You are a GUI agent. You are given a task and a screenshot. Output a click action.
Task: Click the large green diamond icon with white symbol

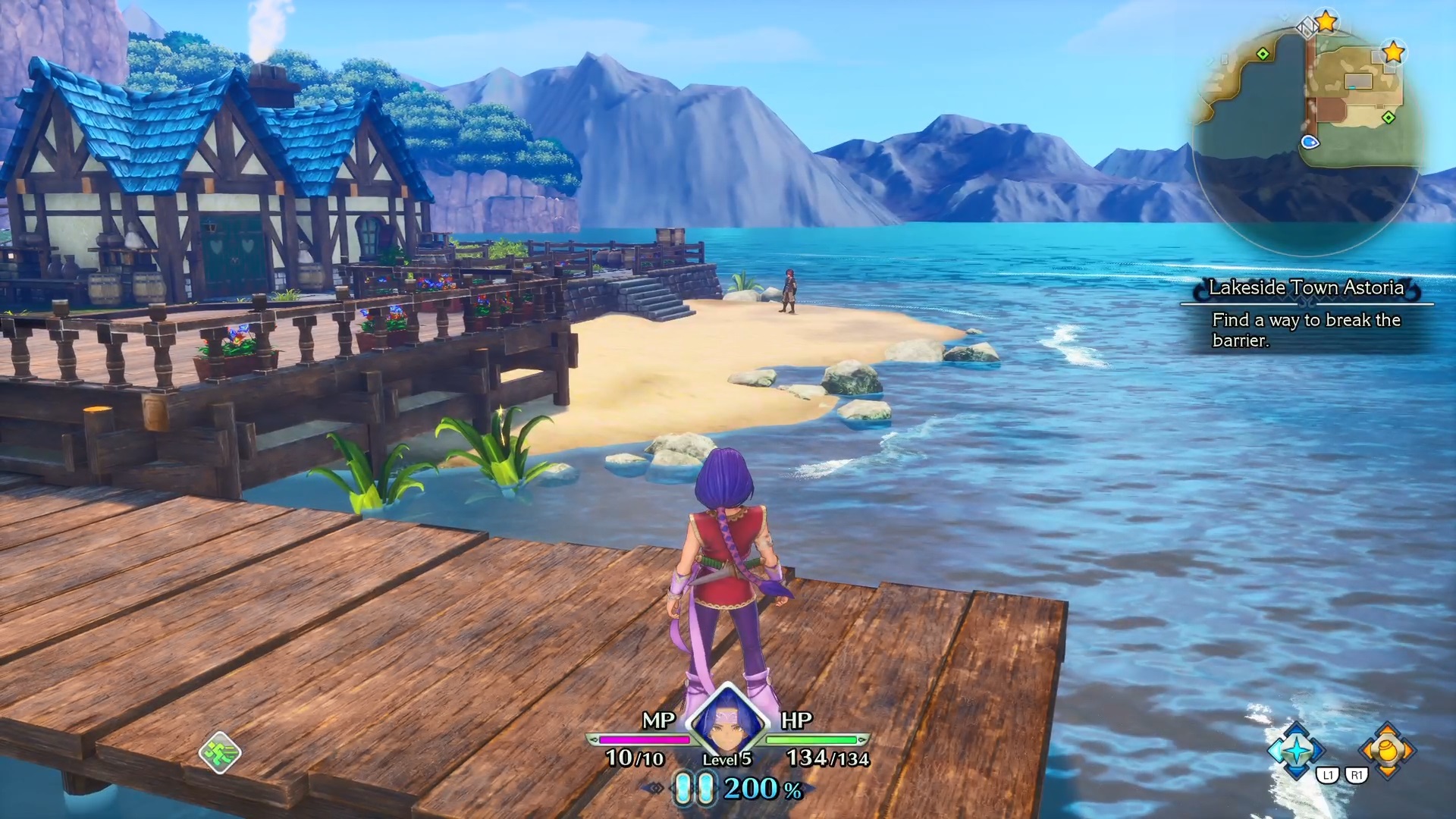220,752
